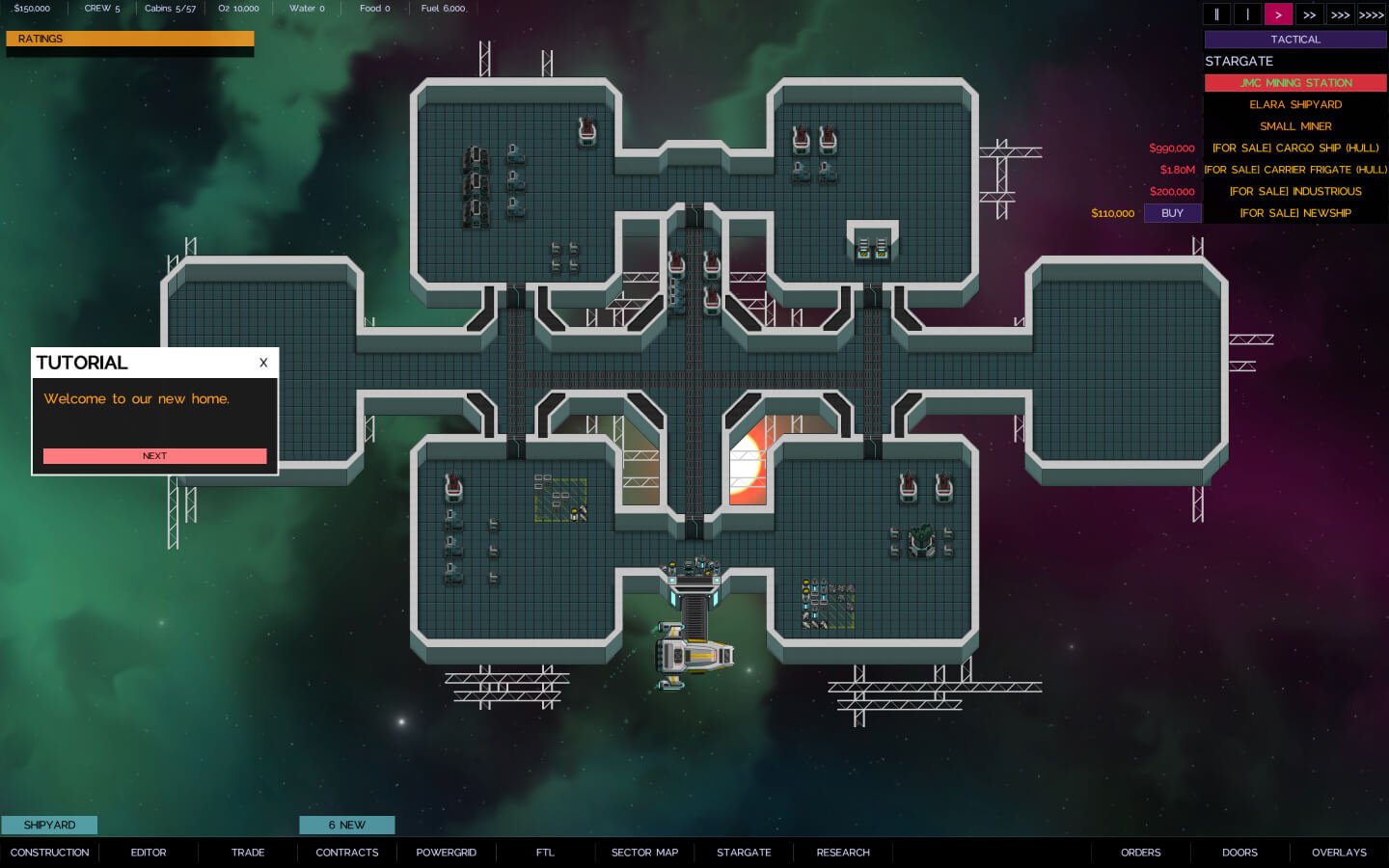This screenshot has height=868, width=1389.
Task: Toggle DOORS control mode
Action: [x=1239, y=852]
